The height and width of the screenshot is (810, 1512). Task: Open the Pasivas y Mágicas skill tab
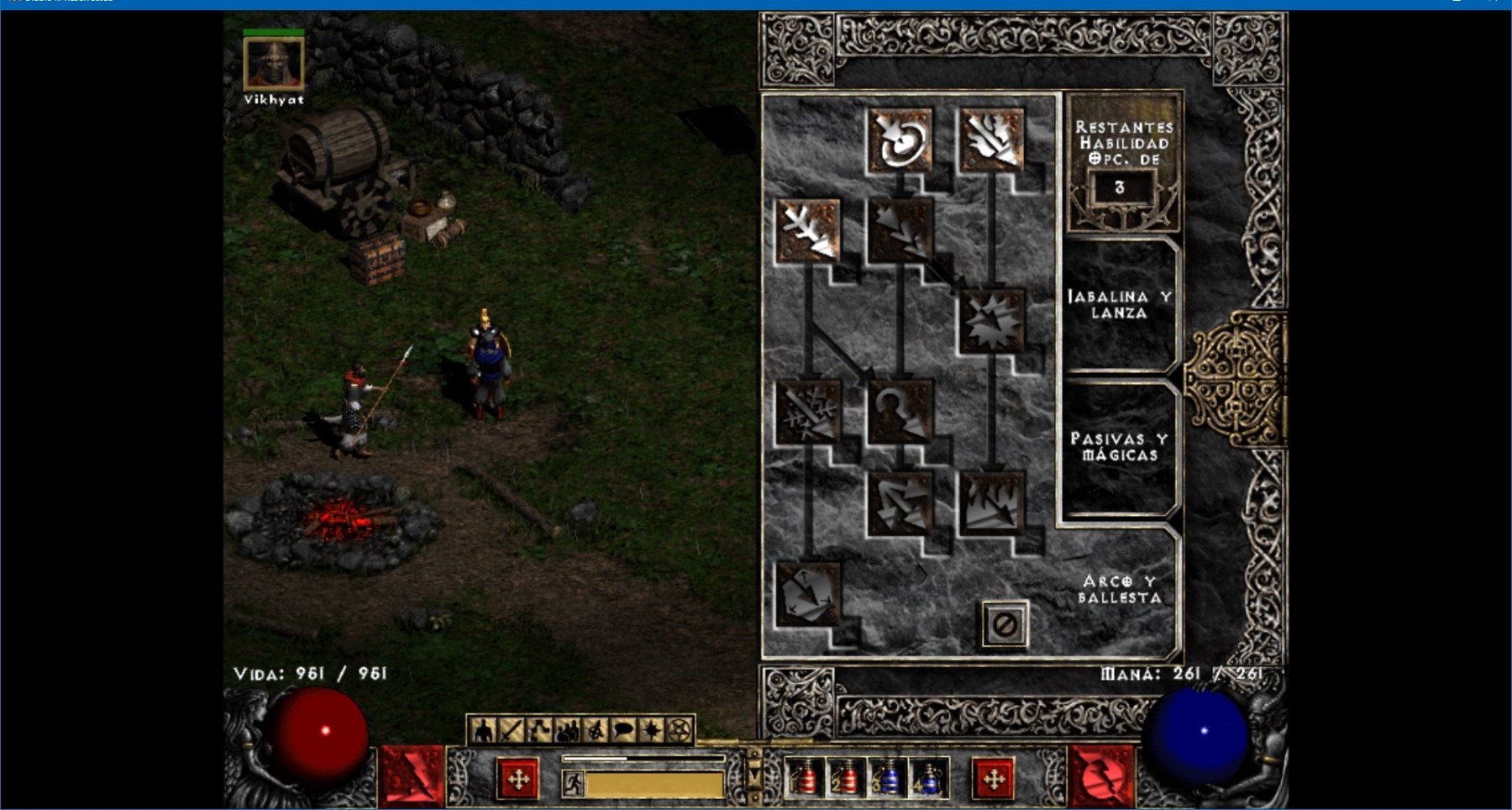1119,447
